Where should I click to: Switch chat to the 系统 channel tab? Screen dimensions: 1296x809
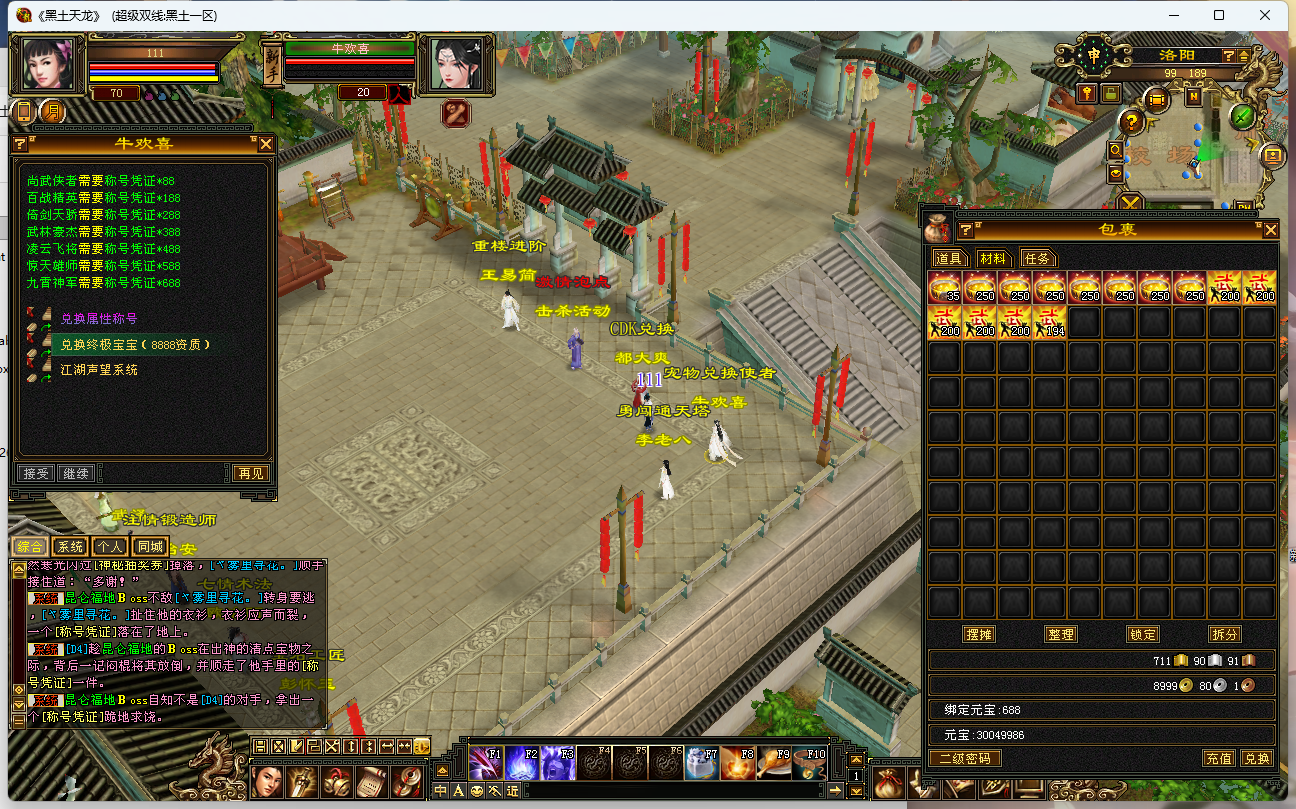click(x=70, y=547)
